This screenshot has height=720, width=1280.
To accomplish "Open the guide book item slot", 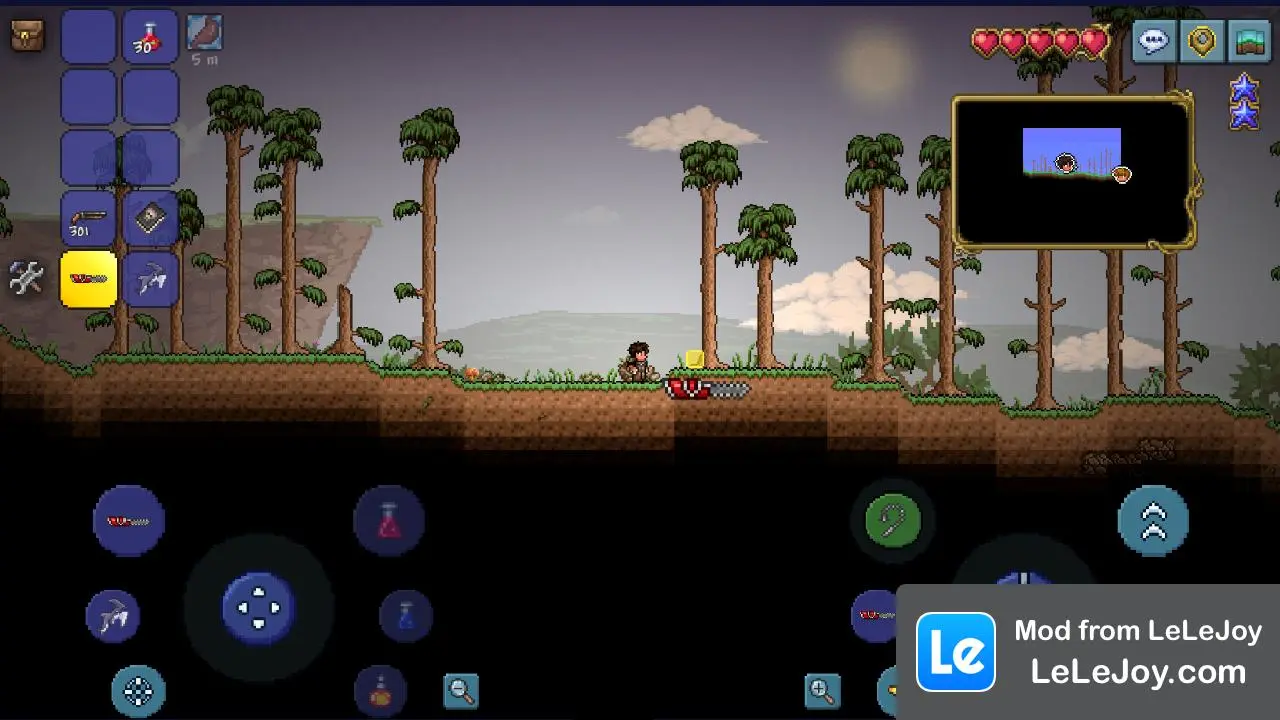I will coord(151,218).
